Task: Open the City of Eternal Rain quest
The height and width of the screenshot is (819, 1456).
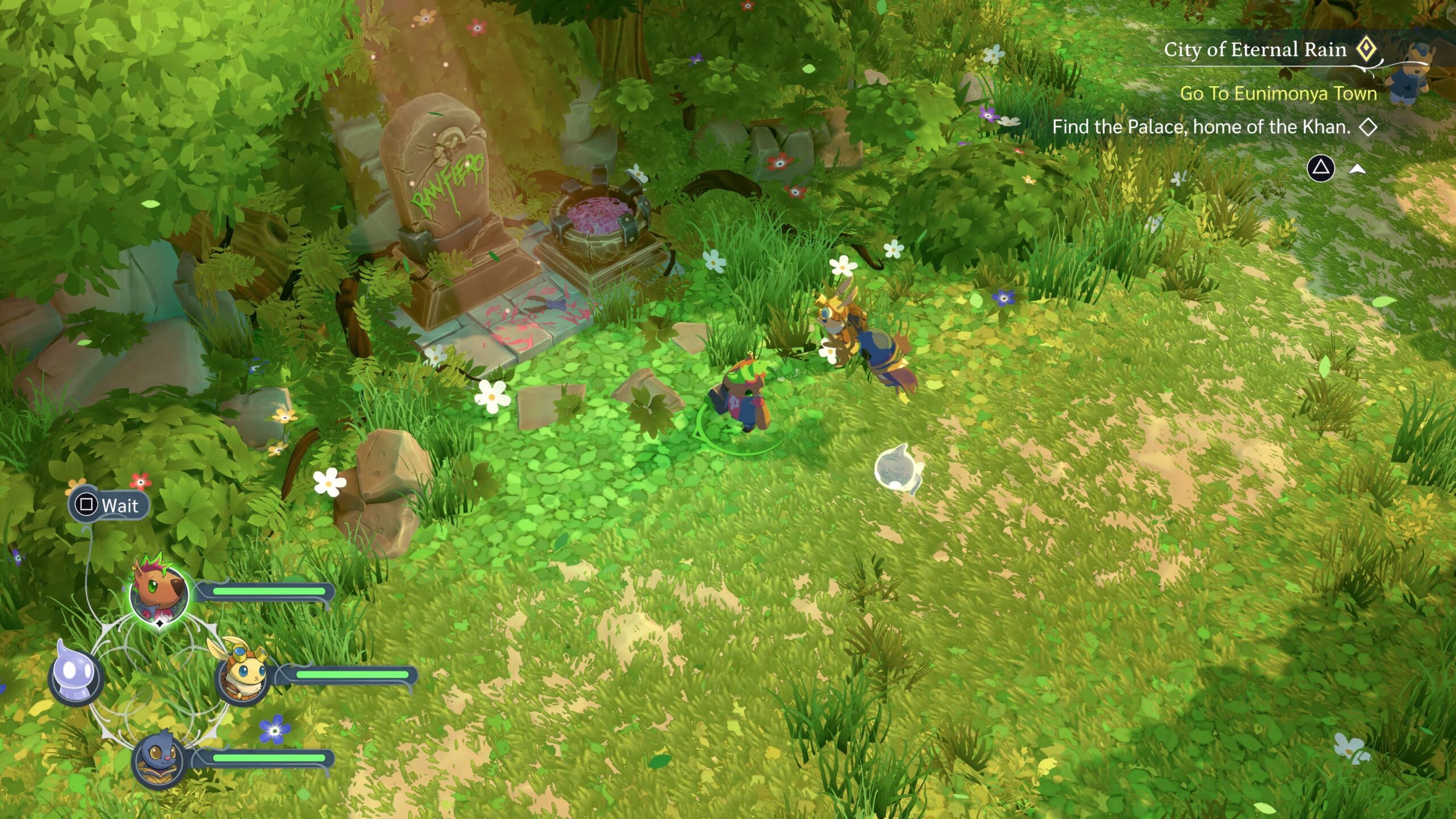Action: pos(1255,50)
